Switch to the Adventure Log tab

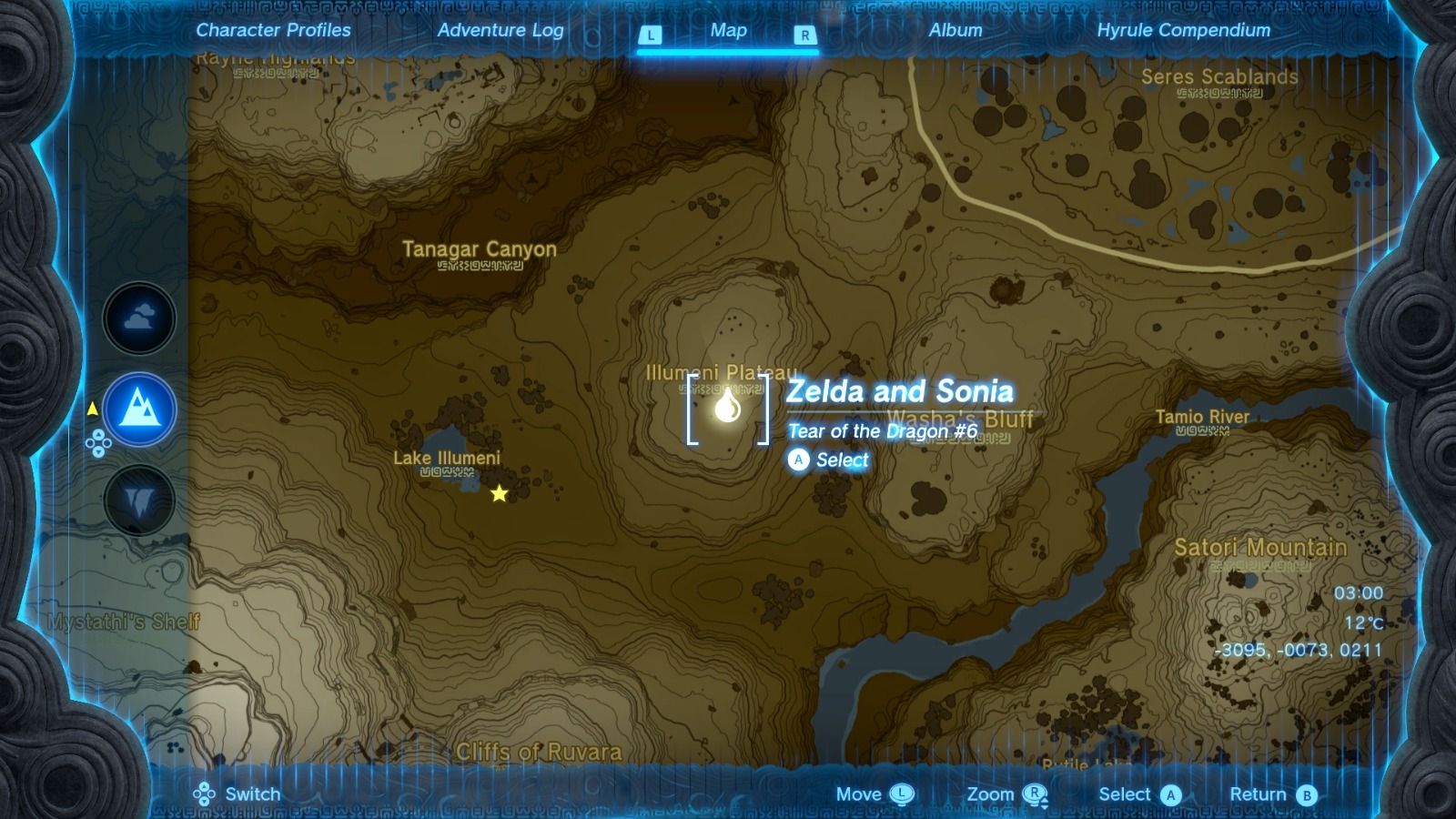pos(501,30)
